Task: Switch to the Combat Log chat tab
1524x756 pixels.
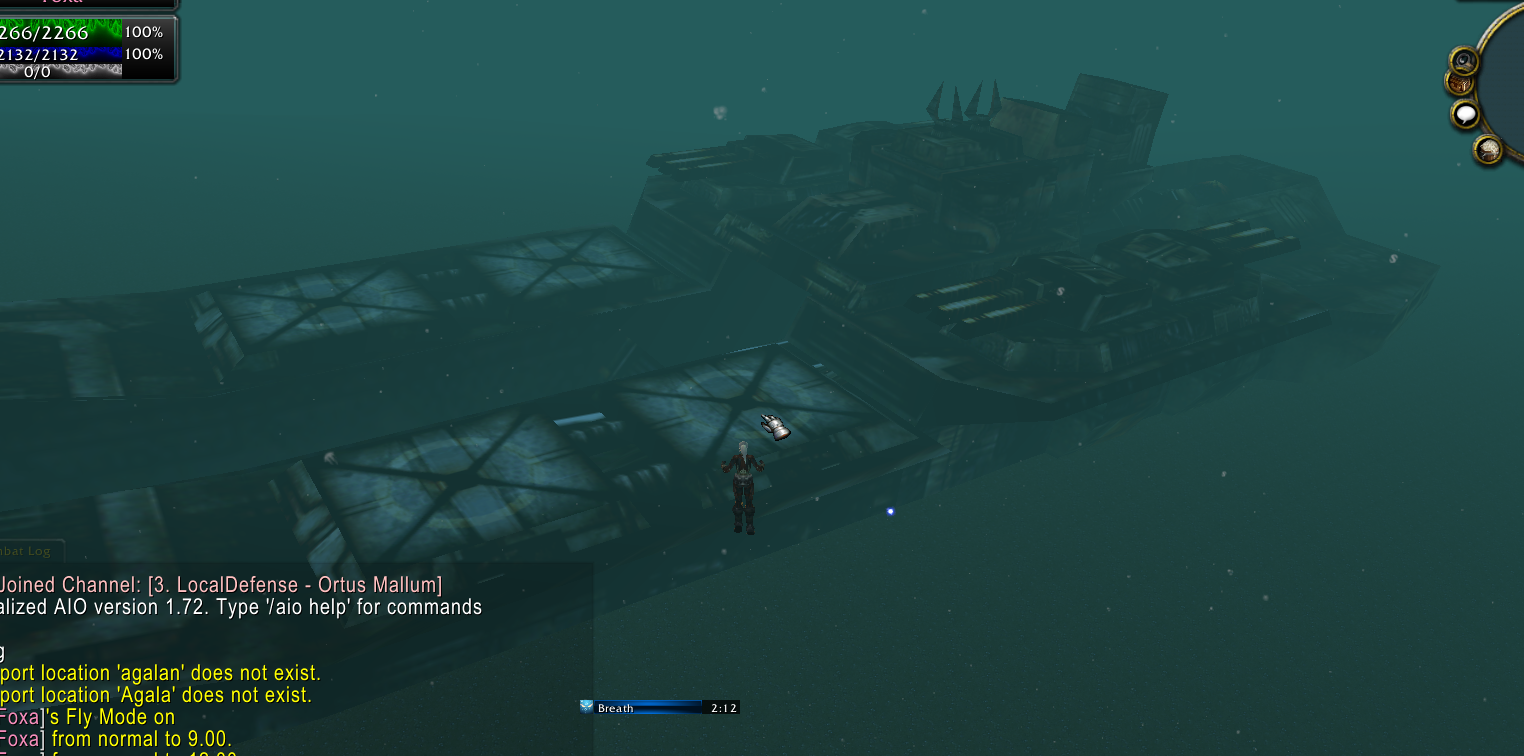Action: click(30, 551)
